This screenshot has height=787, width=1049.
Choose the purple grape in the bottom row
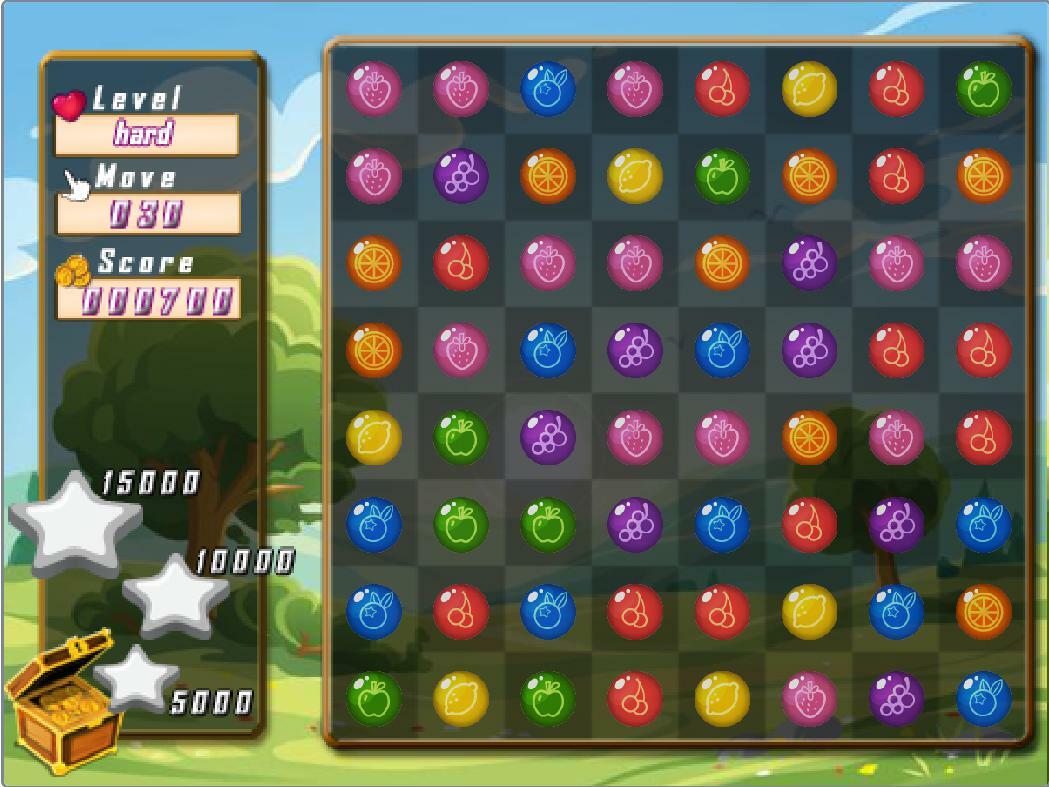896,698
